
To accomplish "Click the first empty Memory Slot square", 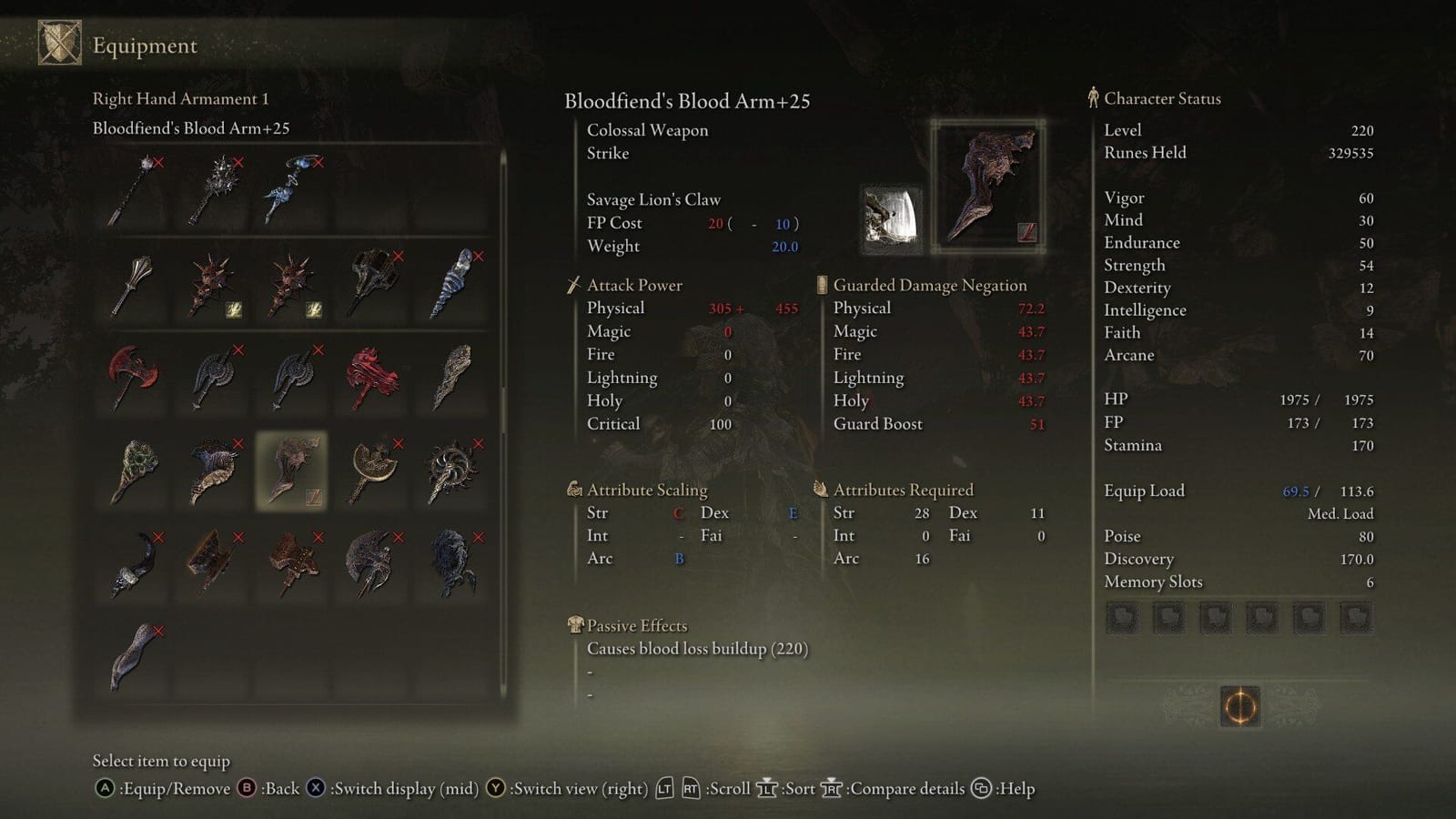I will [1122, 617].
